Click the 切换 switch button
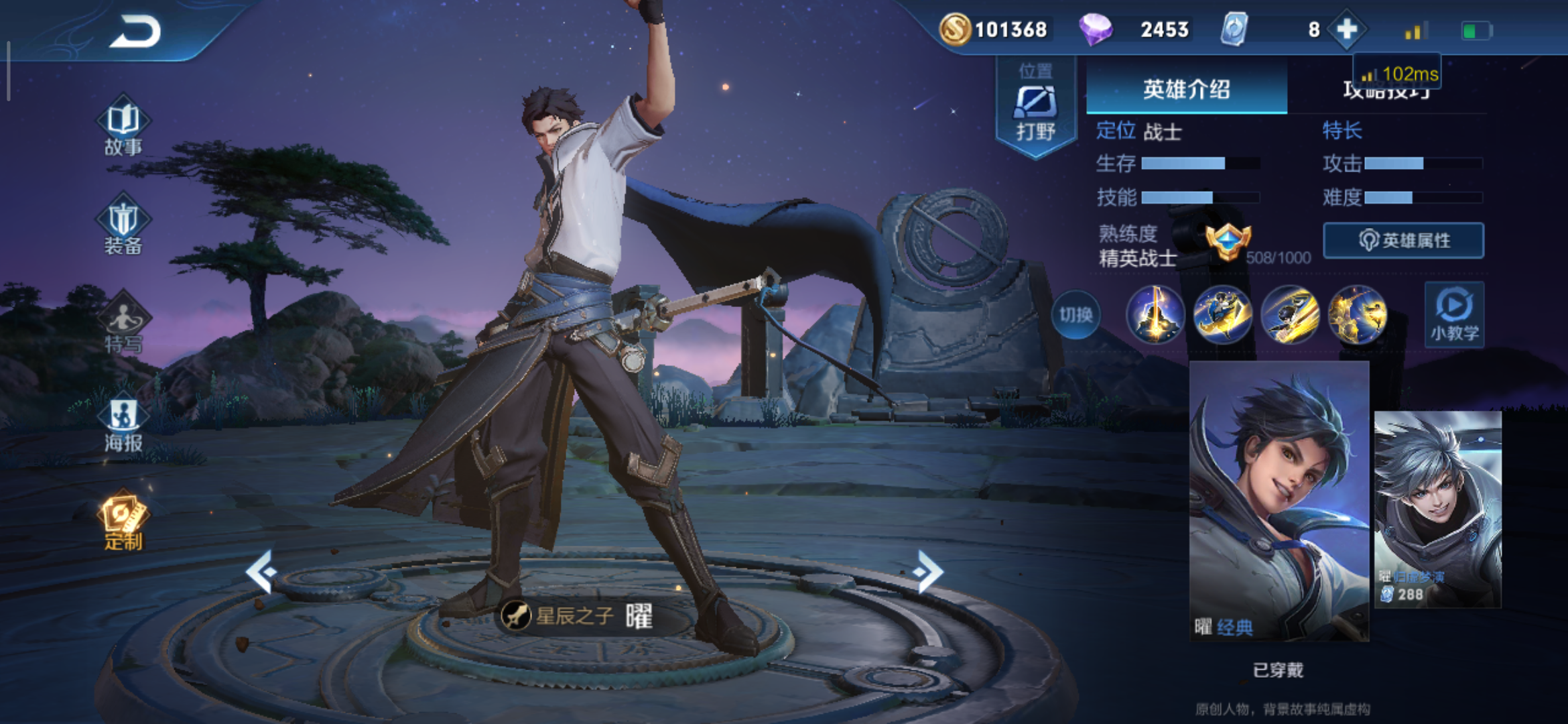The height and width of the screenshot is (724, 1568). coord(1075,315)
